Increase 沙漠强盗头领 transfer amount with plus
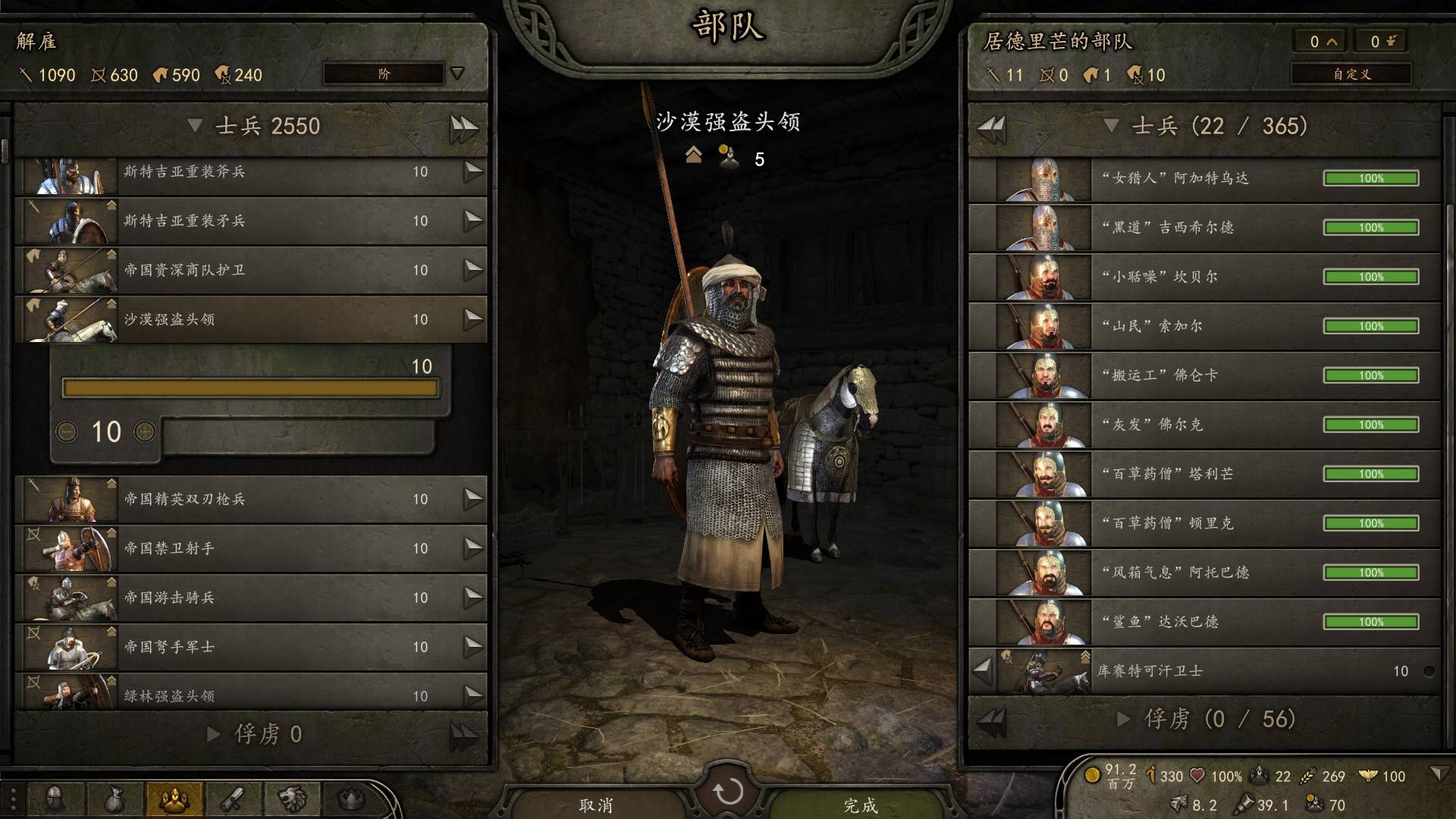The width and height of the screenshot is (1456, 819). pos(144,431)
